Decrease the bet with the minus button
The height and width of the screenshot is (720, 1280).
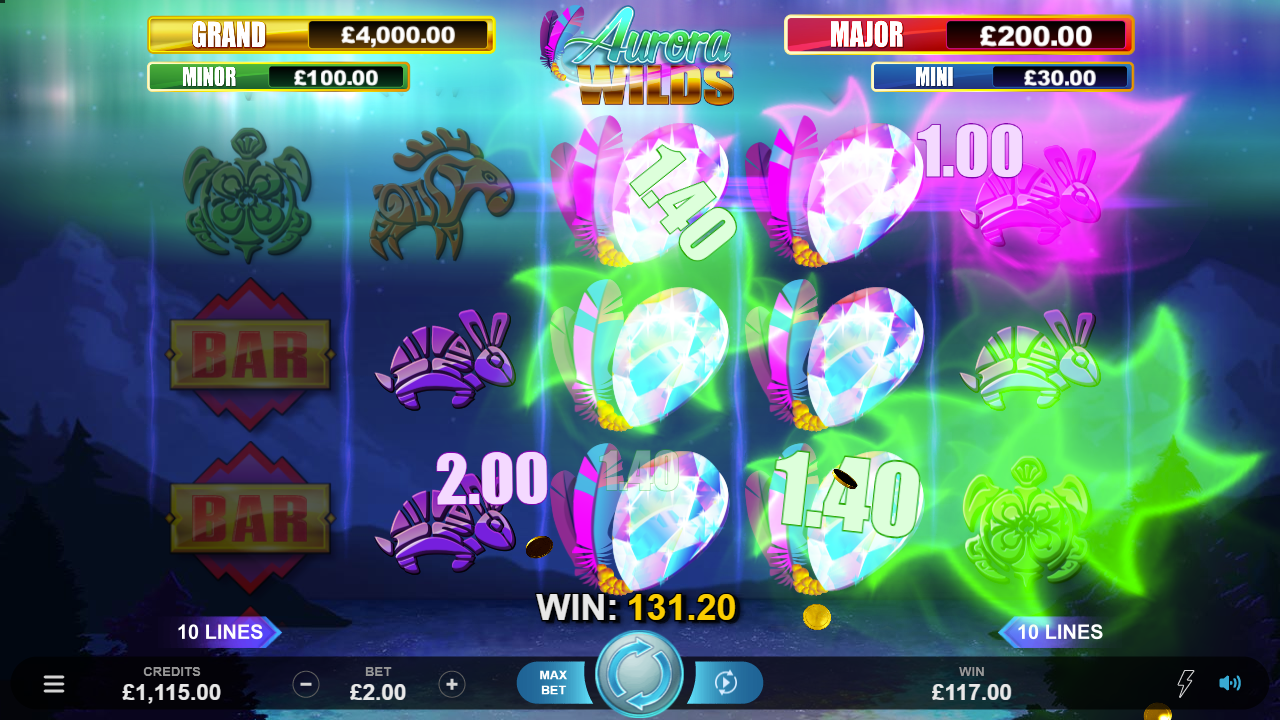pos(306,684)
